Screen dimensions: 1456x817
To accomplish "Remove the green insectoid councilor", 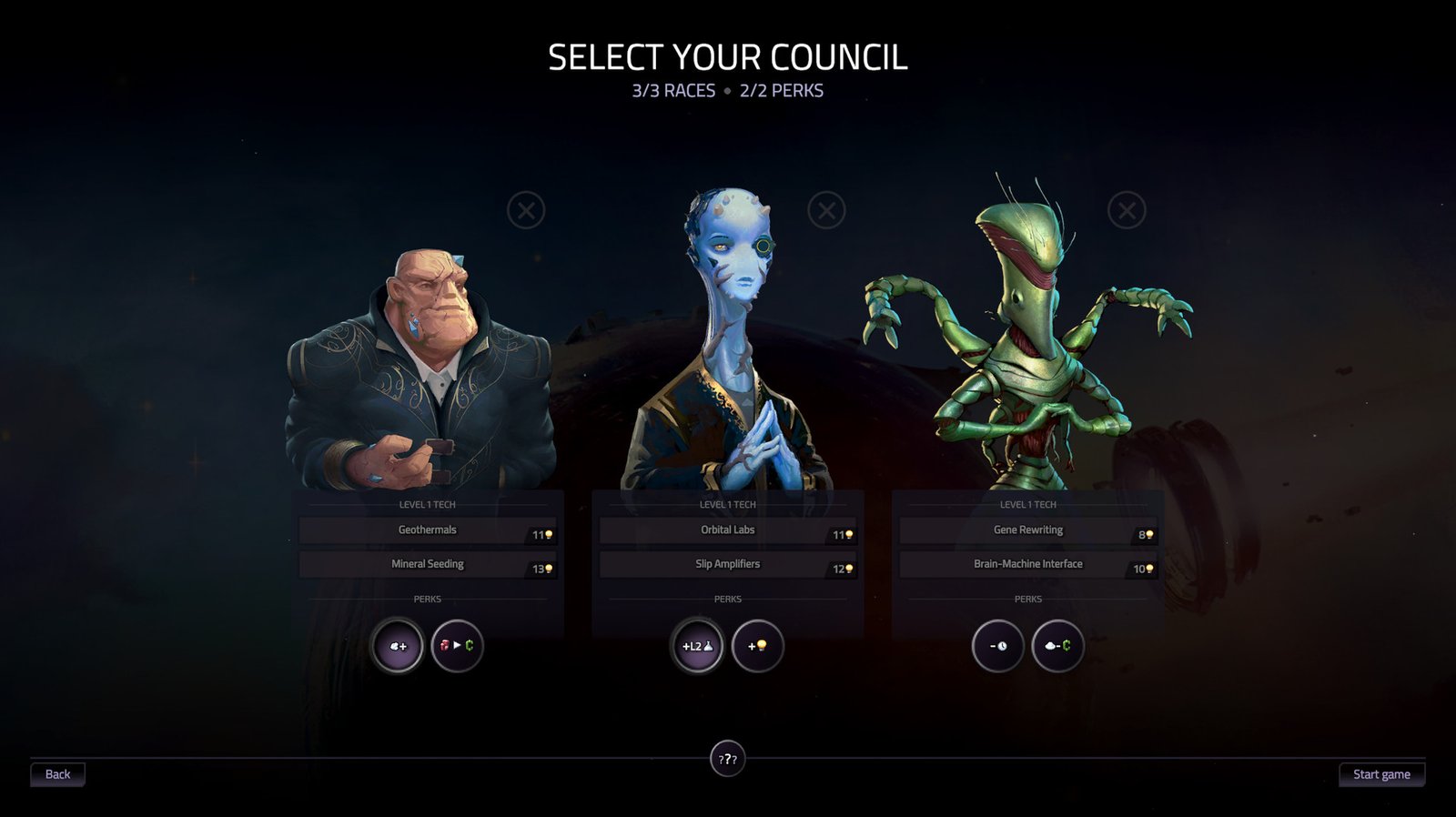I will click(x=1127, y=211).
